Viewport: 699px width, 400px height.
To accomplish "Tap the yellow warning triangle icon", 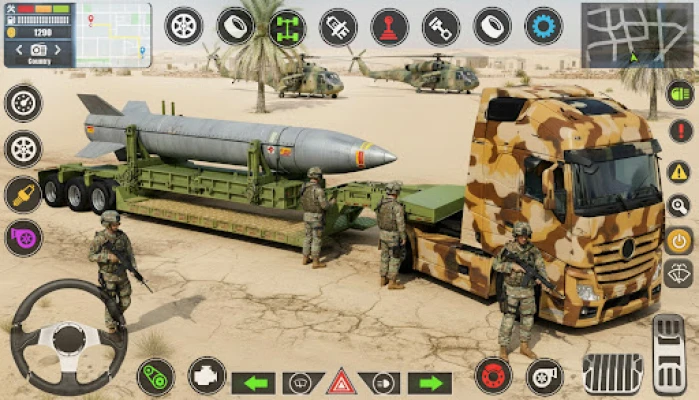I will [x=679, y=170].
